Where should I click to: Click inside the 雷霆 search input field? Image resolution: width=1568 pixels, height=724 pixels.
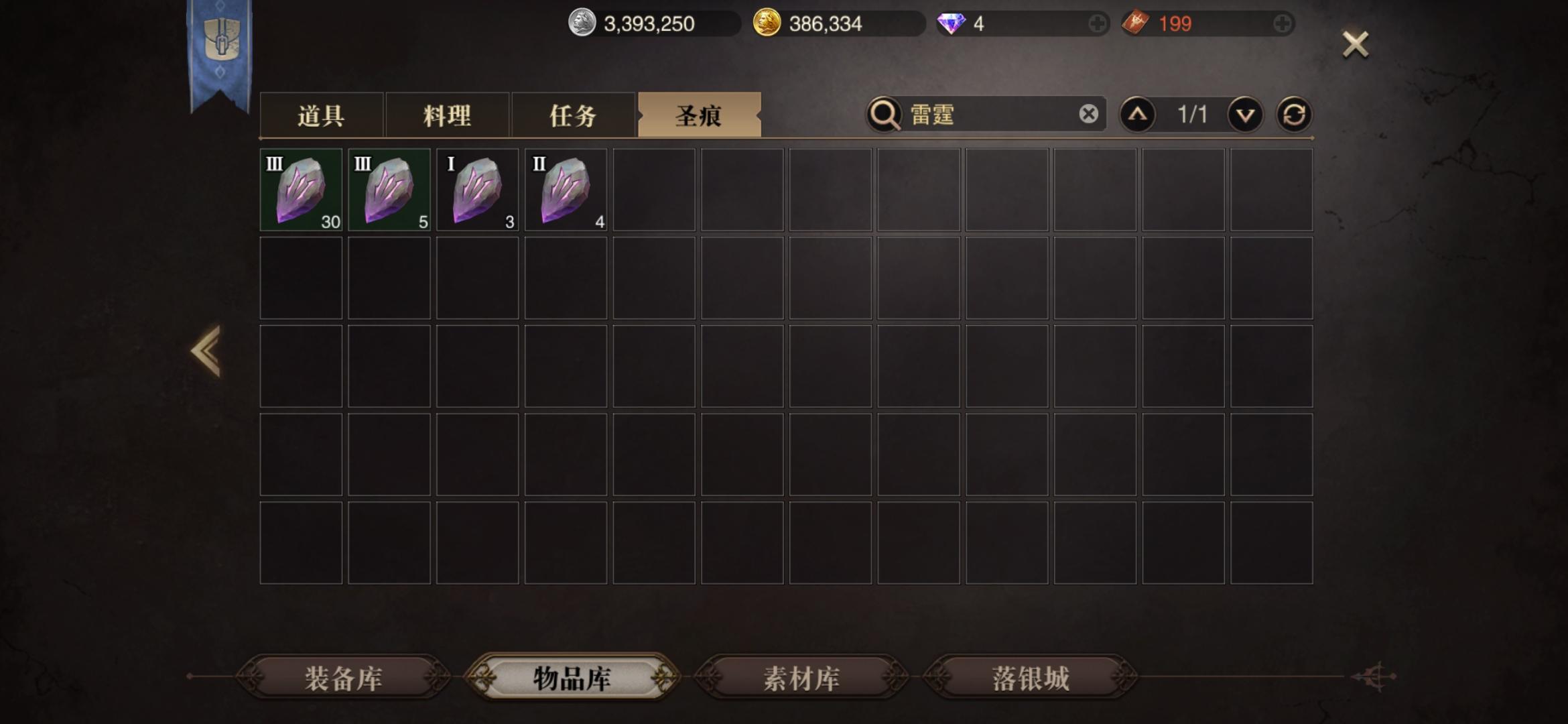[x=985, y=113]
